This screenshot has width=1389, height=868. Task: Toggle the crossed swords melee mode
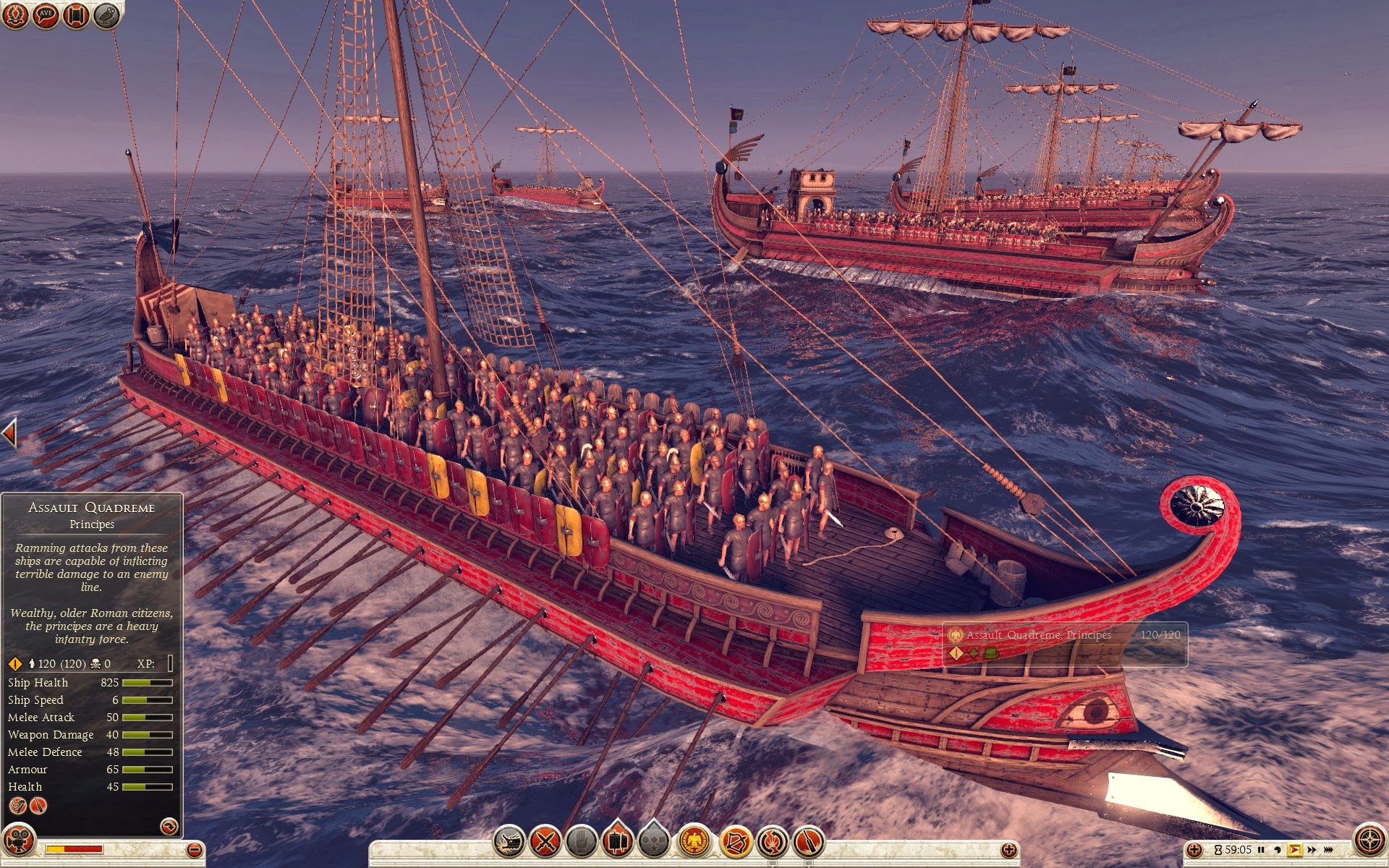(x=545, y=841)
